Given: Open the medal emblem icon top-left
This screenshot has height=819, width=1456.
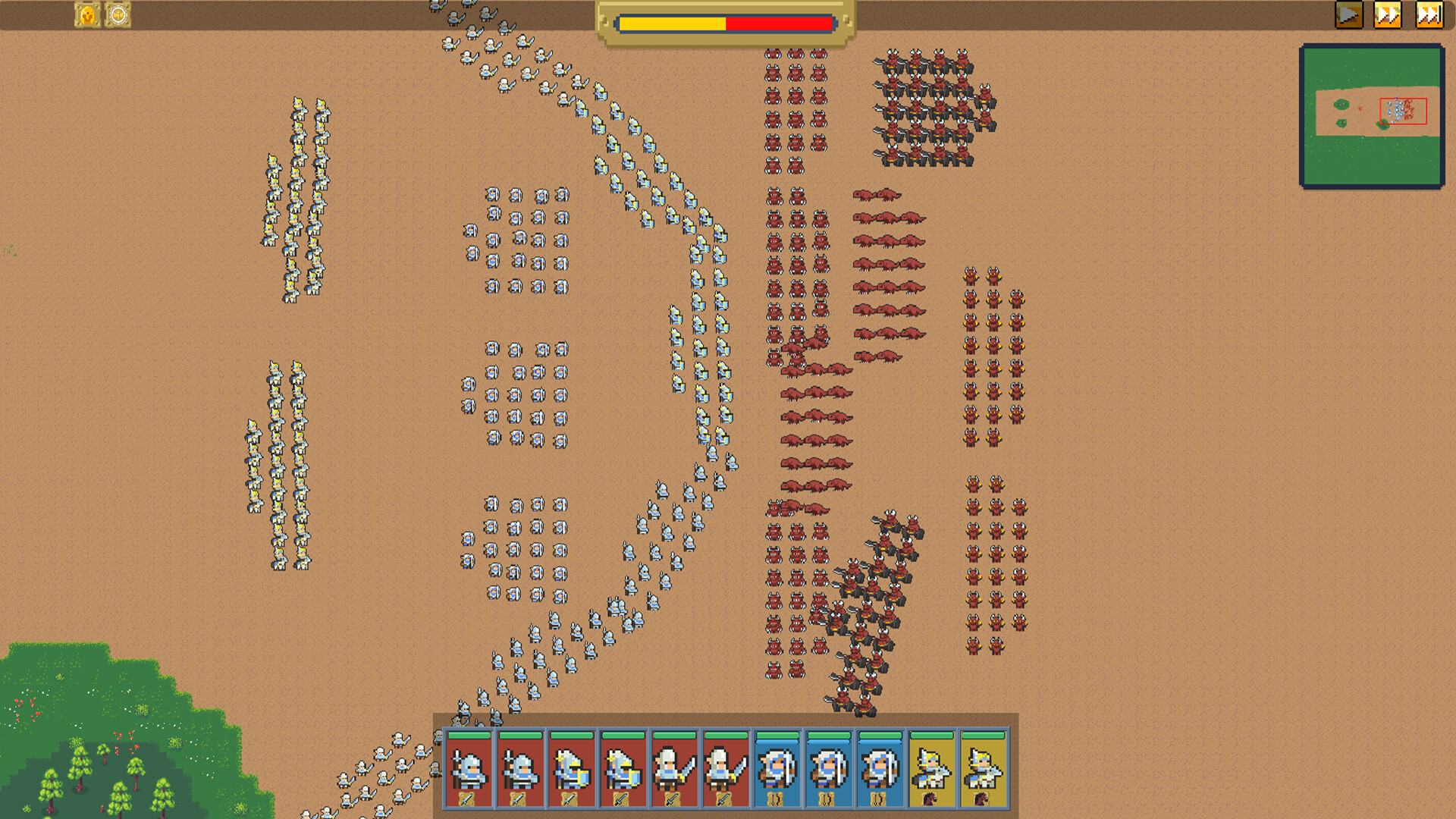Looking at the screenshot, I should click(x=119, y=13).
